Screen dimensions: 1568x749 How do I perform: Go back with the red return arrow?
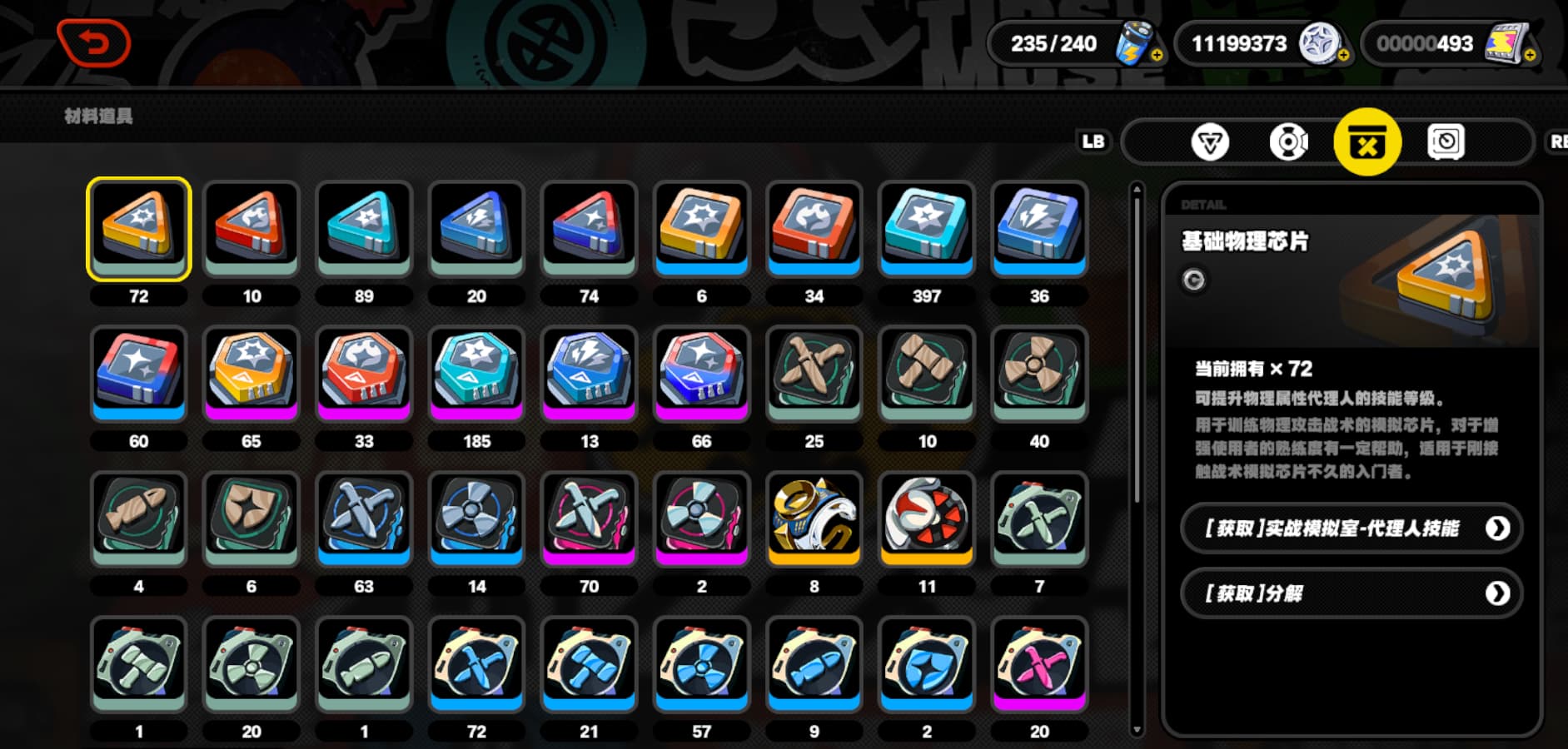[x=94, y=42]
